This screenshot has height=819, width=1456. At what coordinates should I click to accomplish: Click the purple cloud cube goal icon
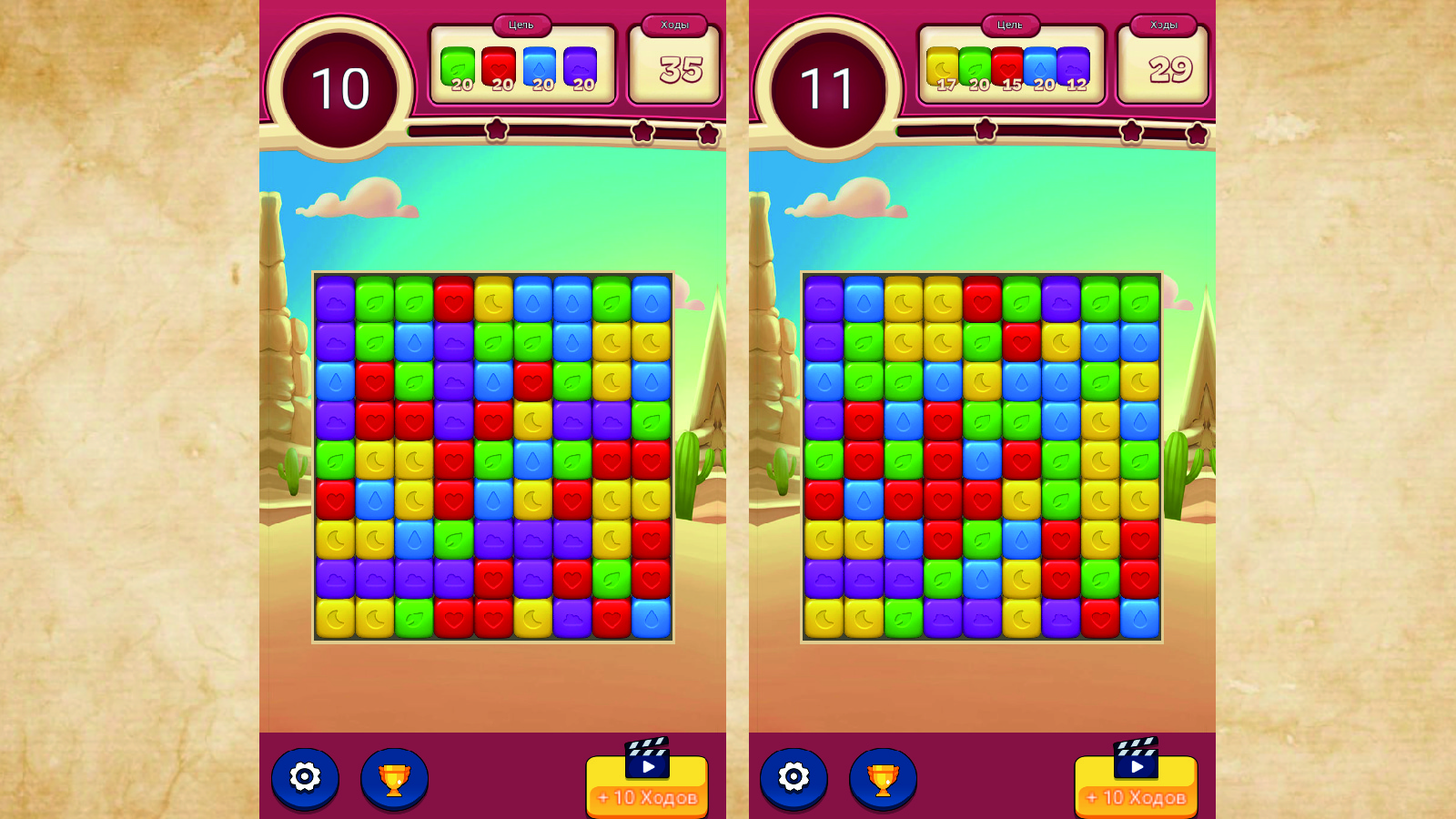tap(581, 64)
